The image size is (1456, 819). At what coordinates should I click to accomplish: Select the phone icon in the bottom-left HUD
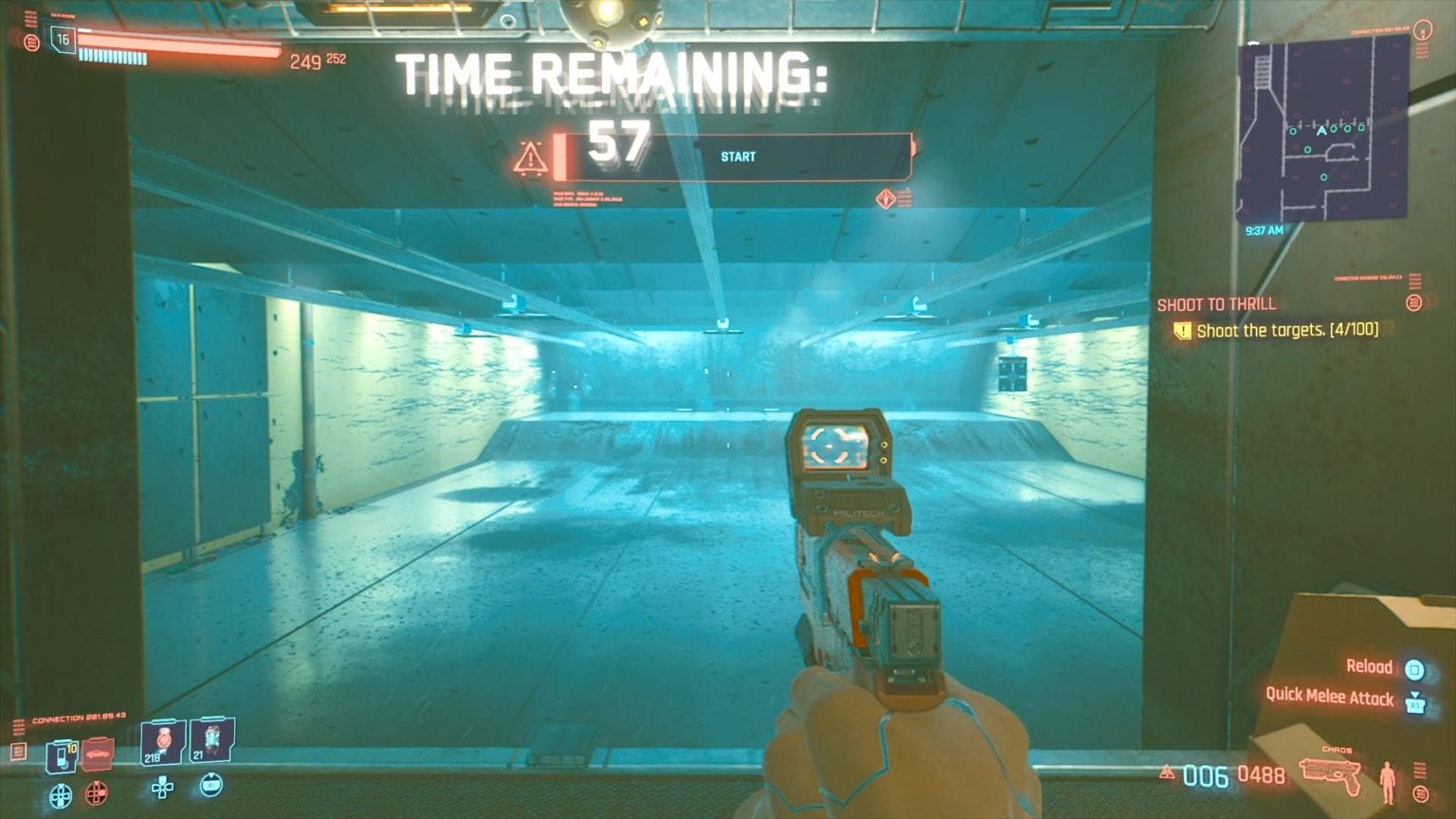coord(62,755)
